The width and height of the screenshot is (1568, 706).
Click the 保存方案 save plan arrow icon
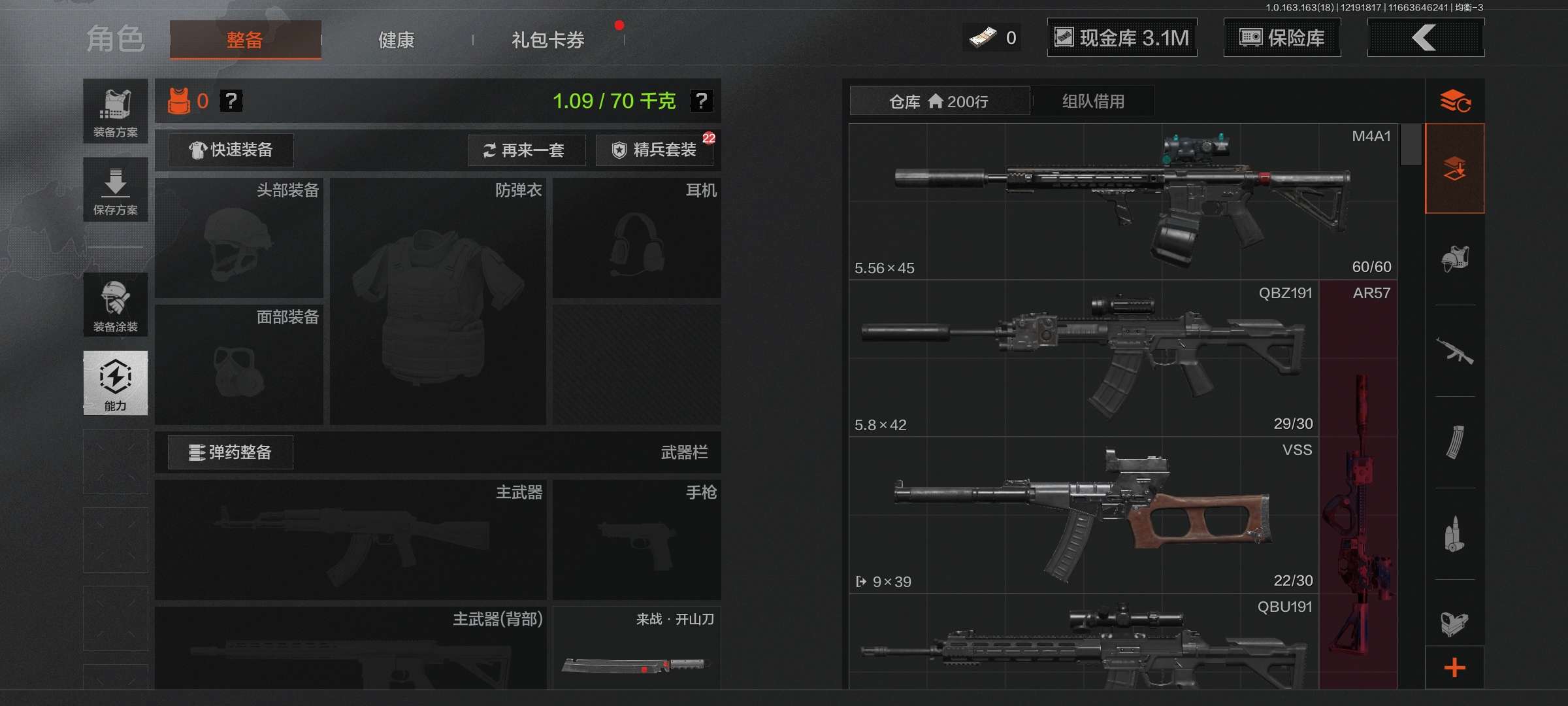[x=115, y=188]
